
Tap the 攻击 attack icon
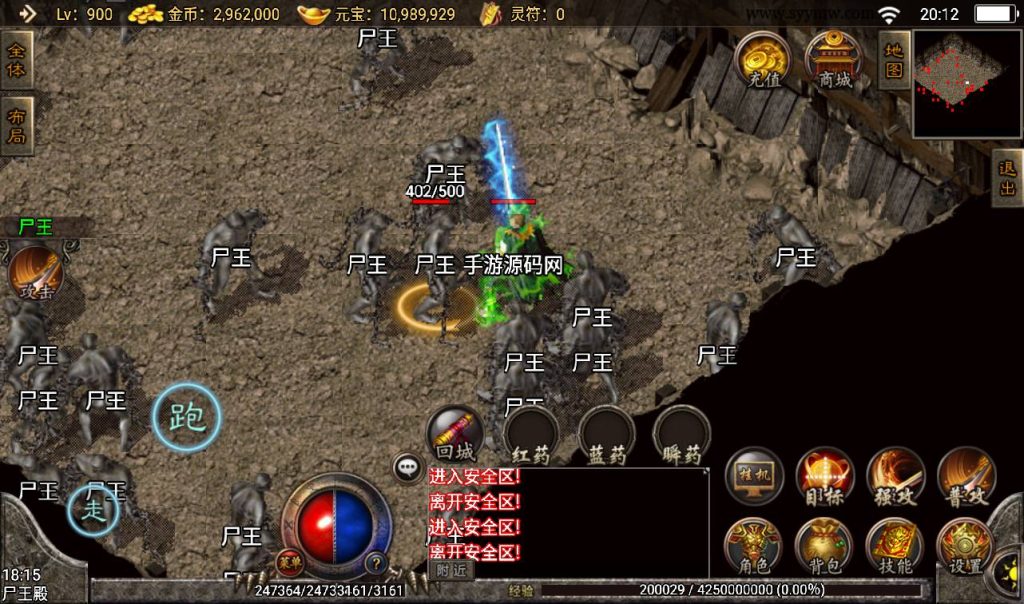click(37, 273)
